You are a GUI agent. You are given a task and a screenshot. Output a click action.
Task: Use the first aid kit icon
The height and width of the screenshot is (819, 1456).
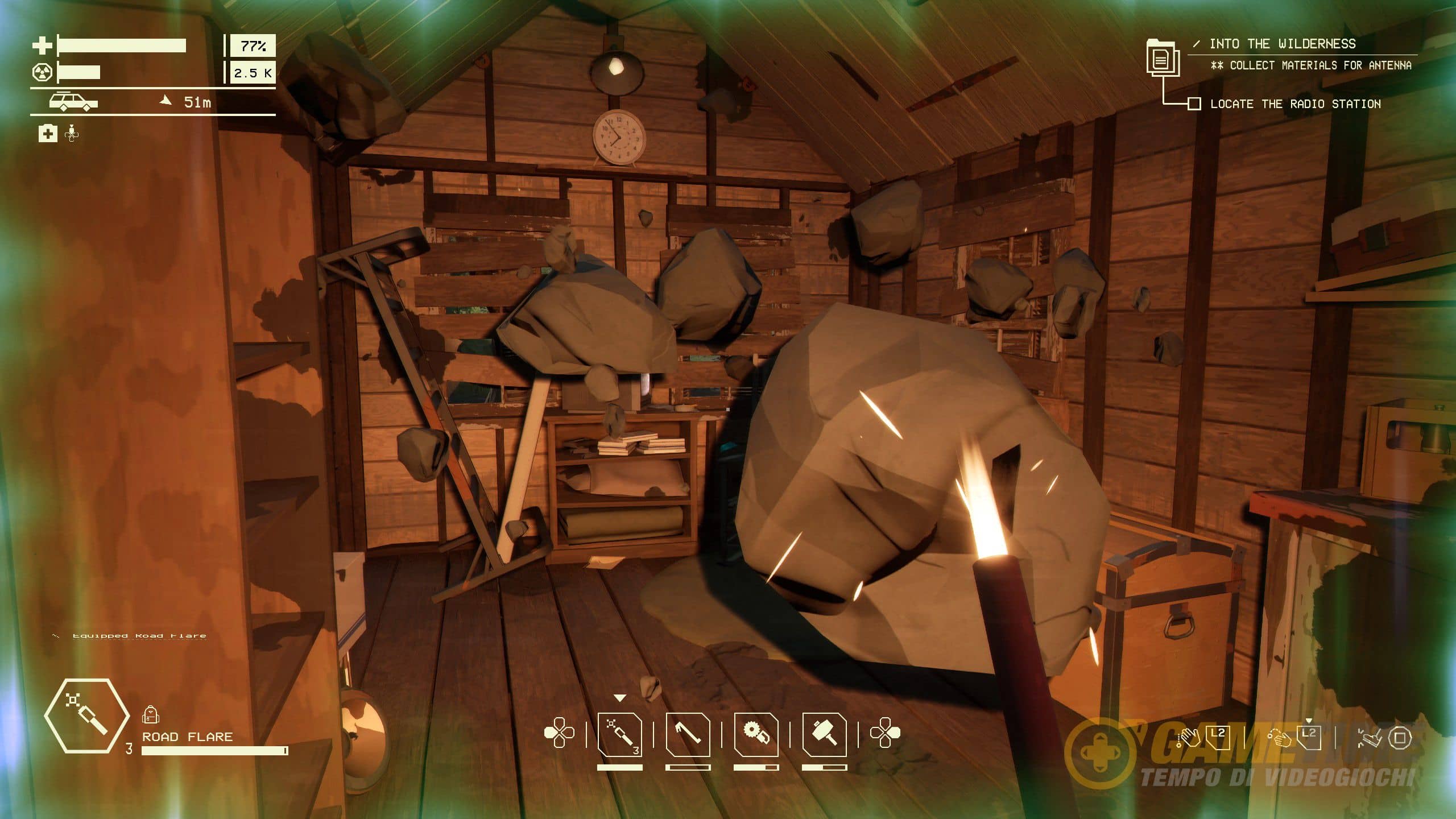click(x=48, y=134)
